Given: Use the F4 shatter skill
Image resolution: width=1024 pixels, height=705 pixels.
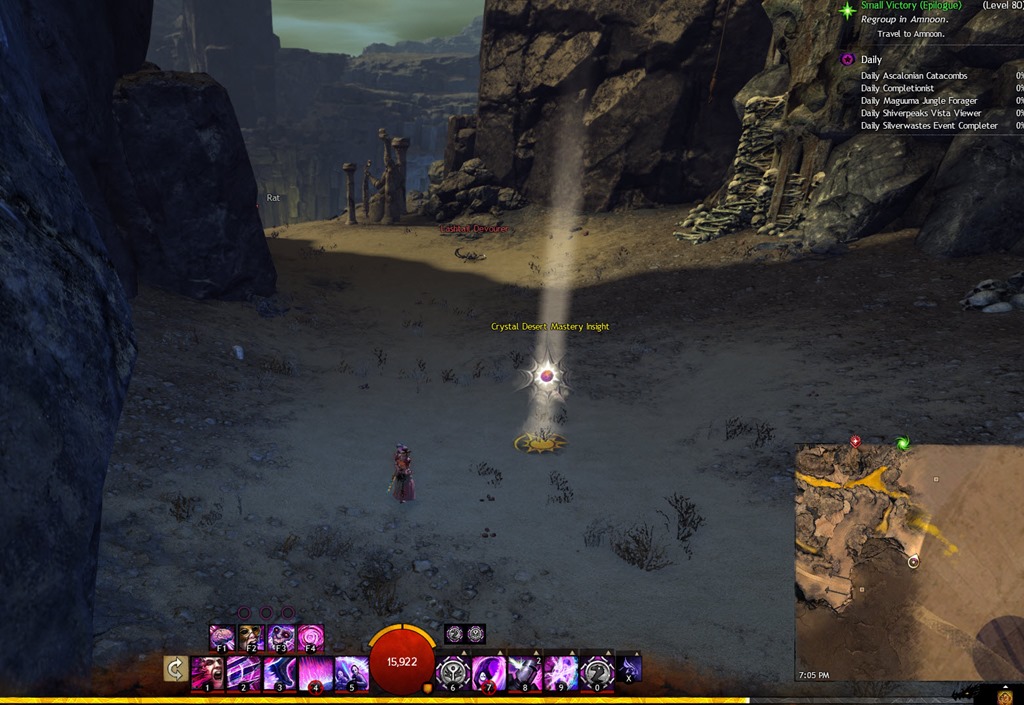Looking at the screenshot, I should (311, 637).
